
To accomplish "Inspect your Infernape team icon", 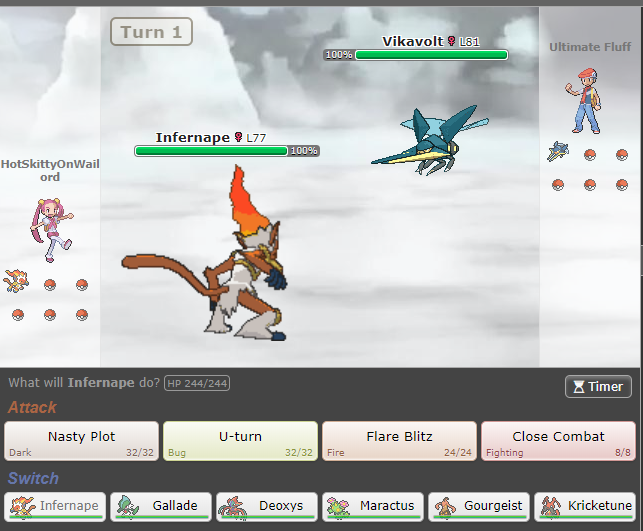I will click(17, 280).
